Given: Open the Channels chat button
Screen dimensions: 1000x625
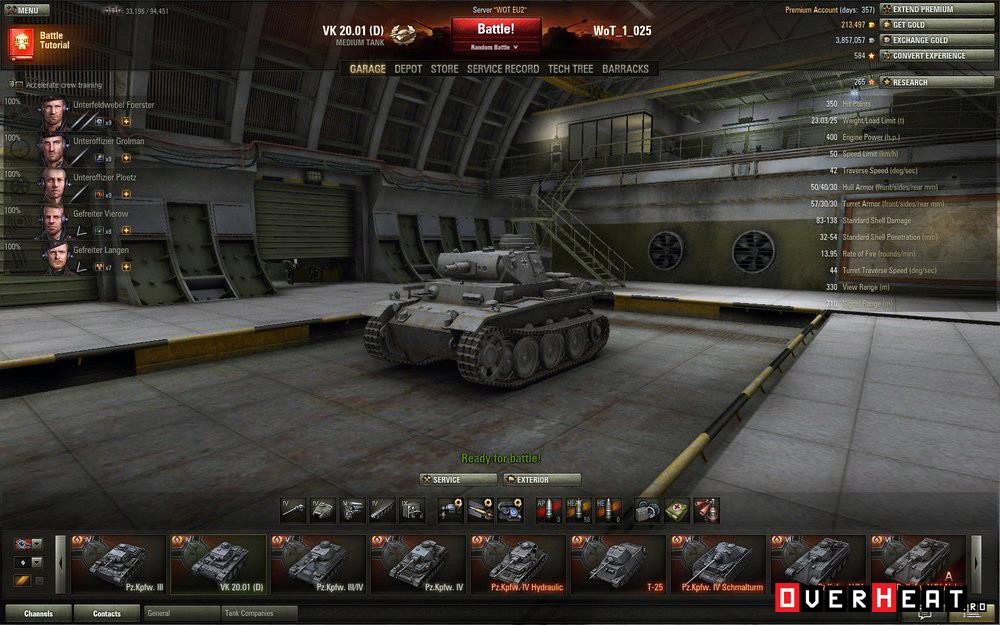Looking at the screenshot, I should pos(39,613).
